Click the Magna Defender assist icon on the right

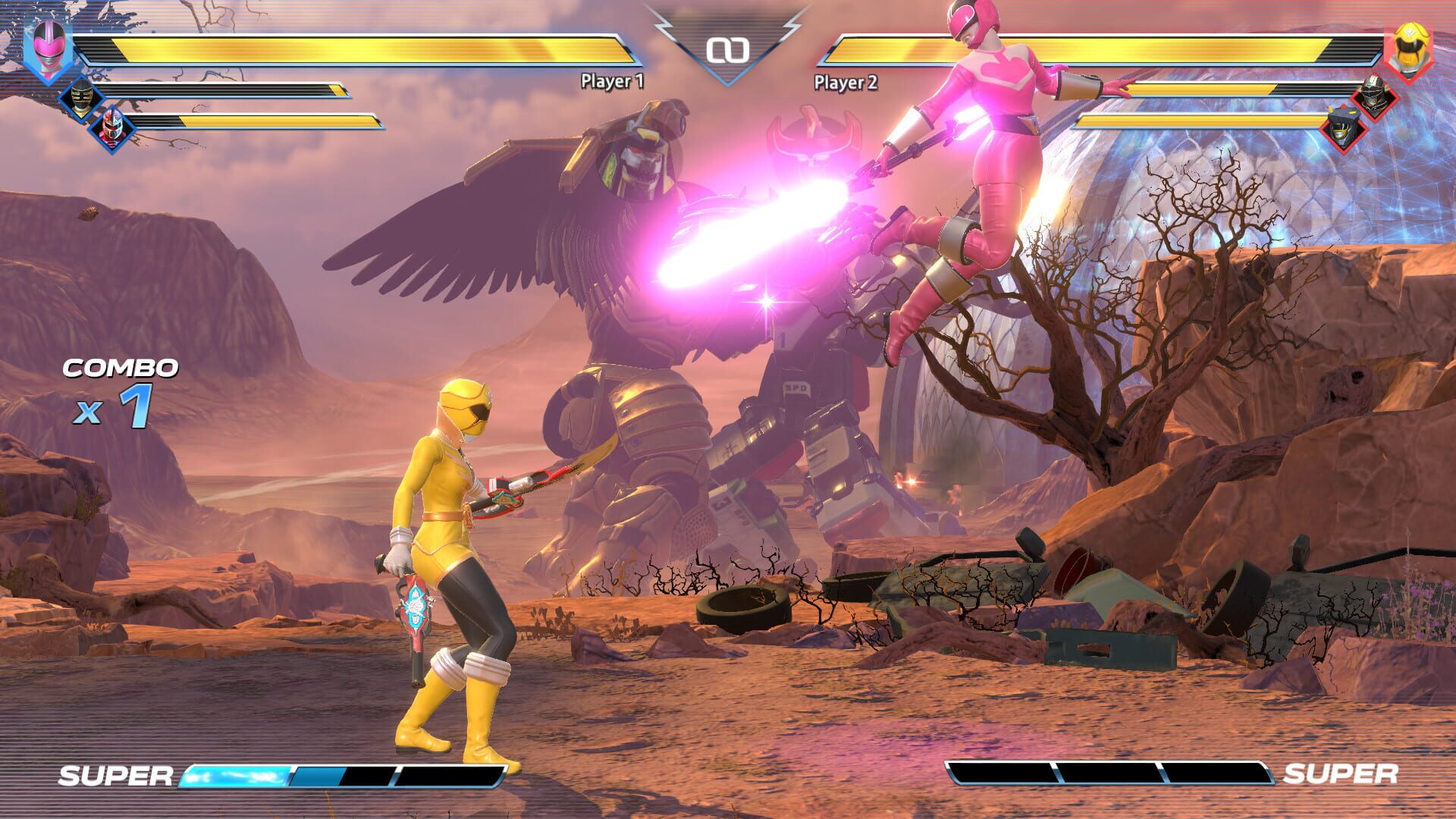(x=1374, y=97)
